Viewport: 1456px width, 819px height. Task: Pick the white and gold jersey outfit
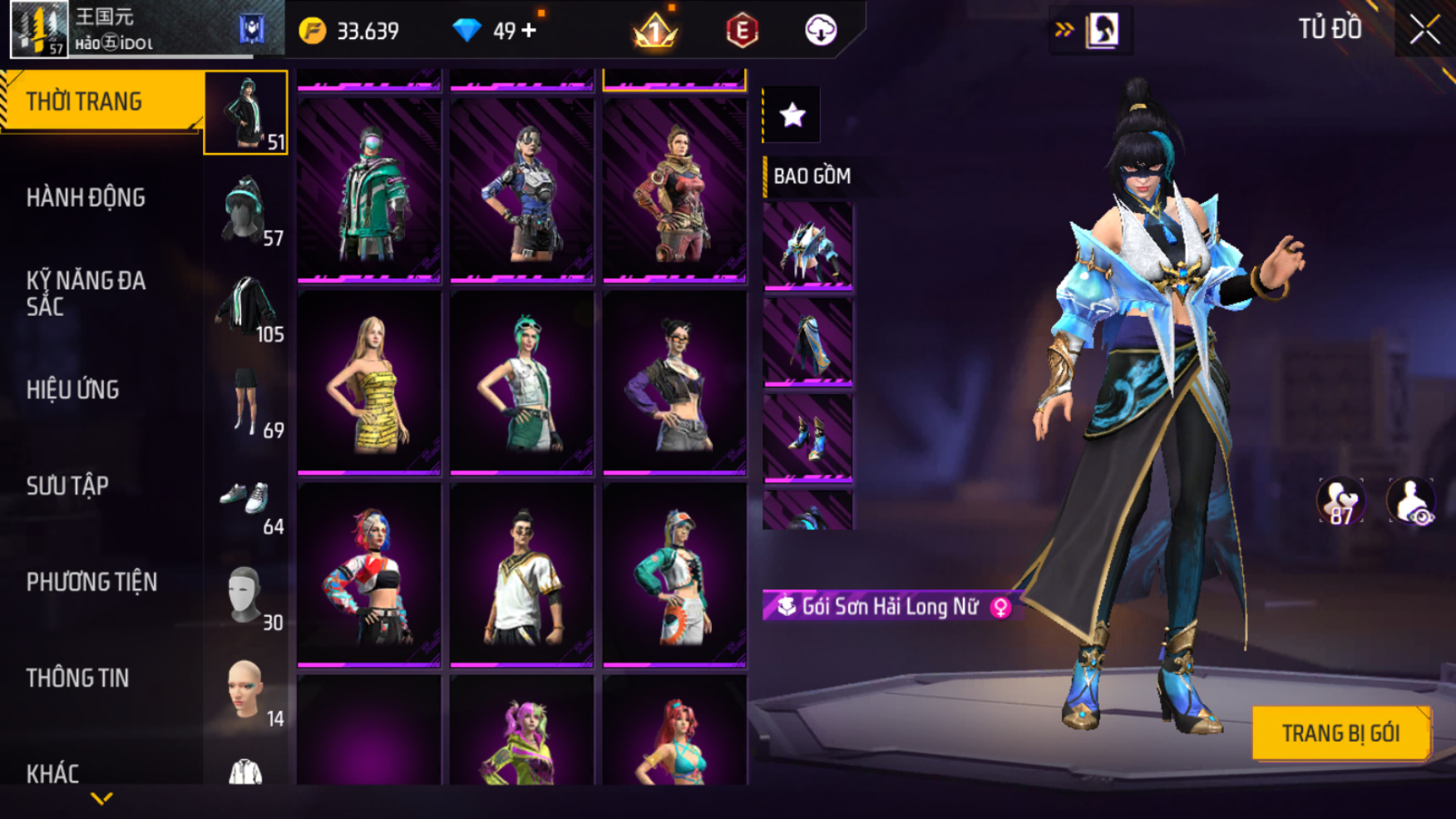click(x=522, y=575)
